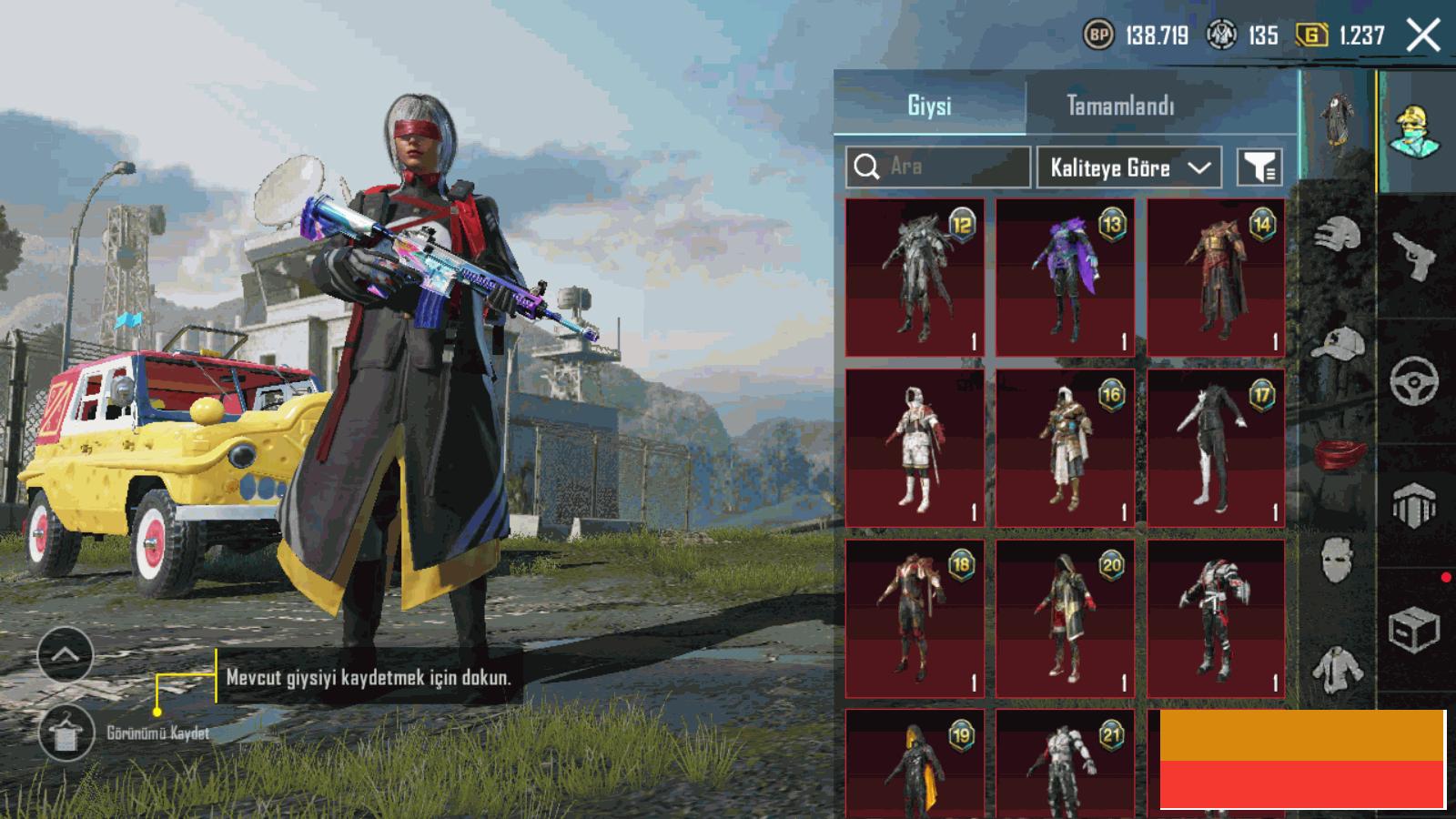The width and height of the screenshot is (1456, 819).
Task: Switch to the Giysi tab
Action: 929,106
